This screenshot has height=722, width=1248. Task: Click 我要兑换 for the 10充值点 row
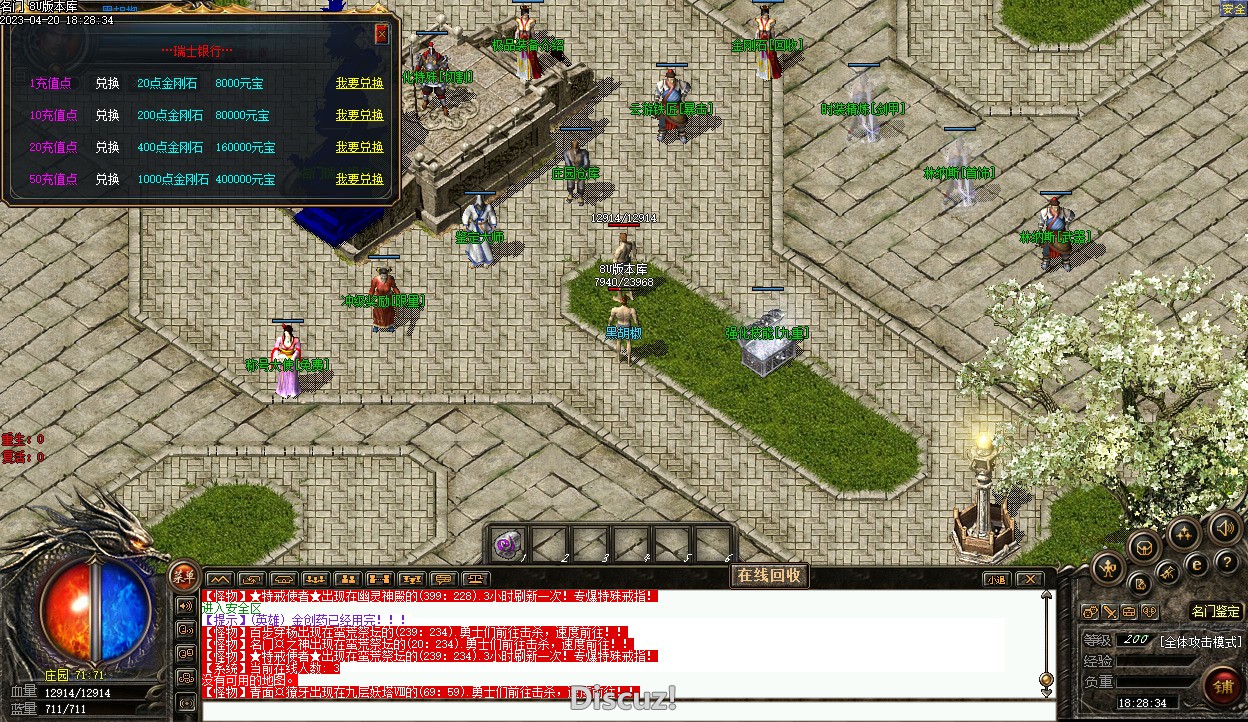pyautogui.click(x=359, y=116)
